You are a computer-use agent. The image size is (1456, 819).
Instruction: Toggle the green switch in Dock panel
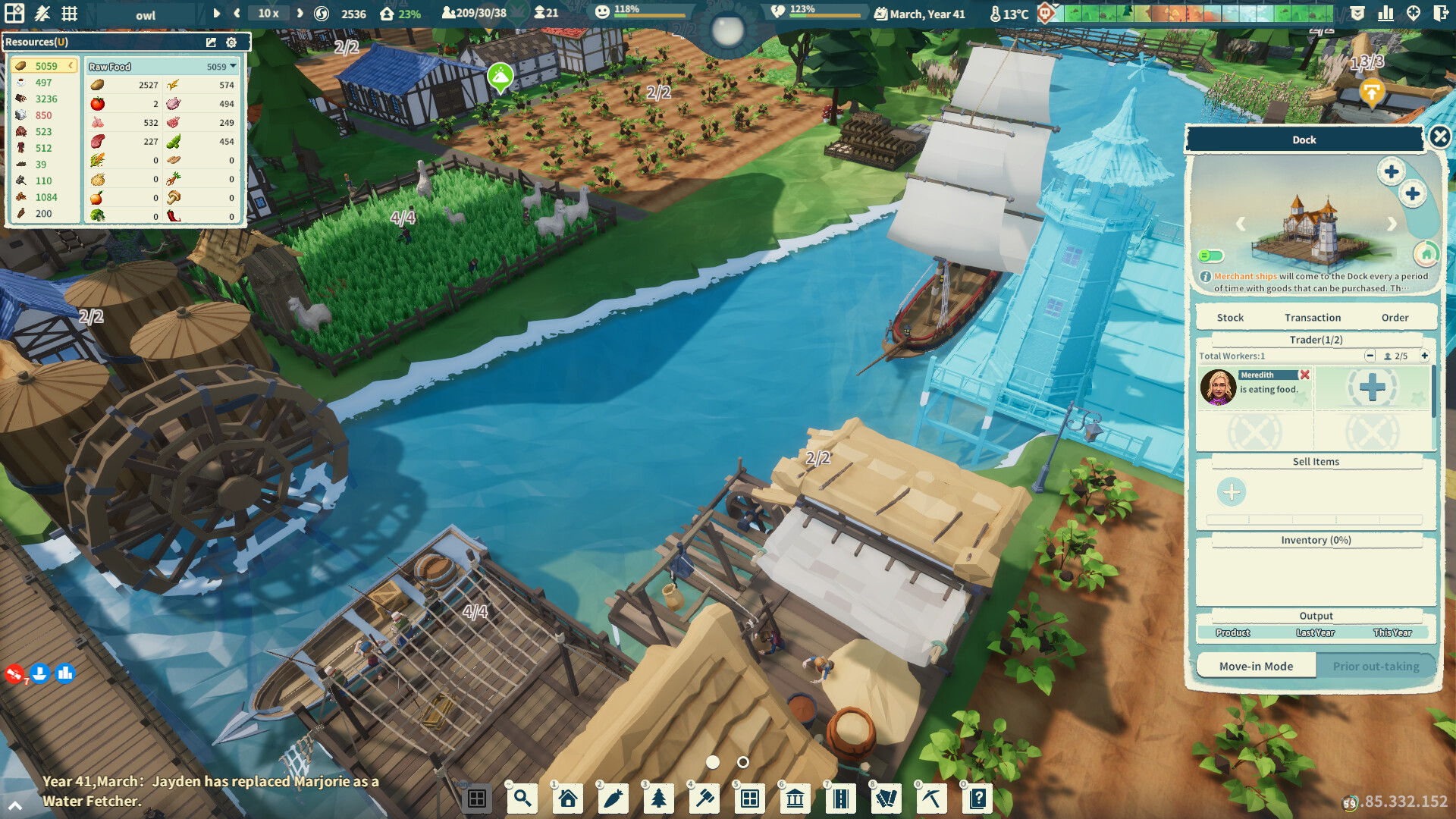[x=1210, y=256]
